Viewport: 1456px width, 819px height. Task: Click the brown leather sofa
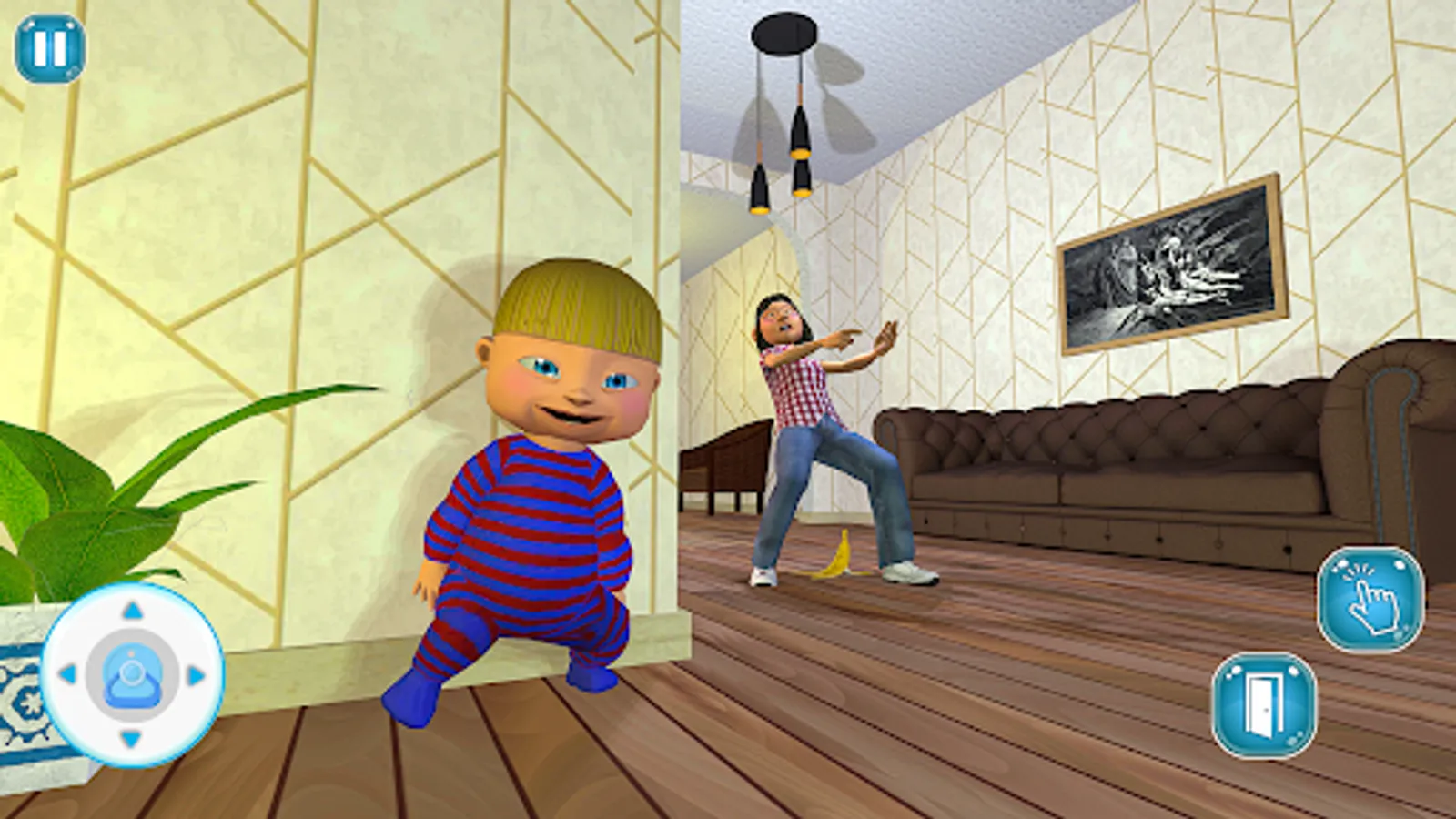click(x=1137, y=455)
